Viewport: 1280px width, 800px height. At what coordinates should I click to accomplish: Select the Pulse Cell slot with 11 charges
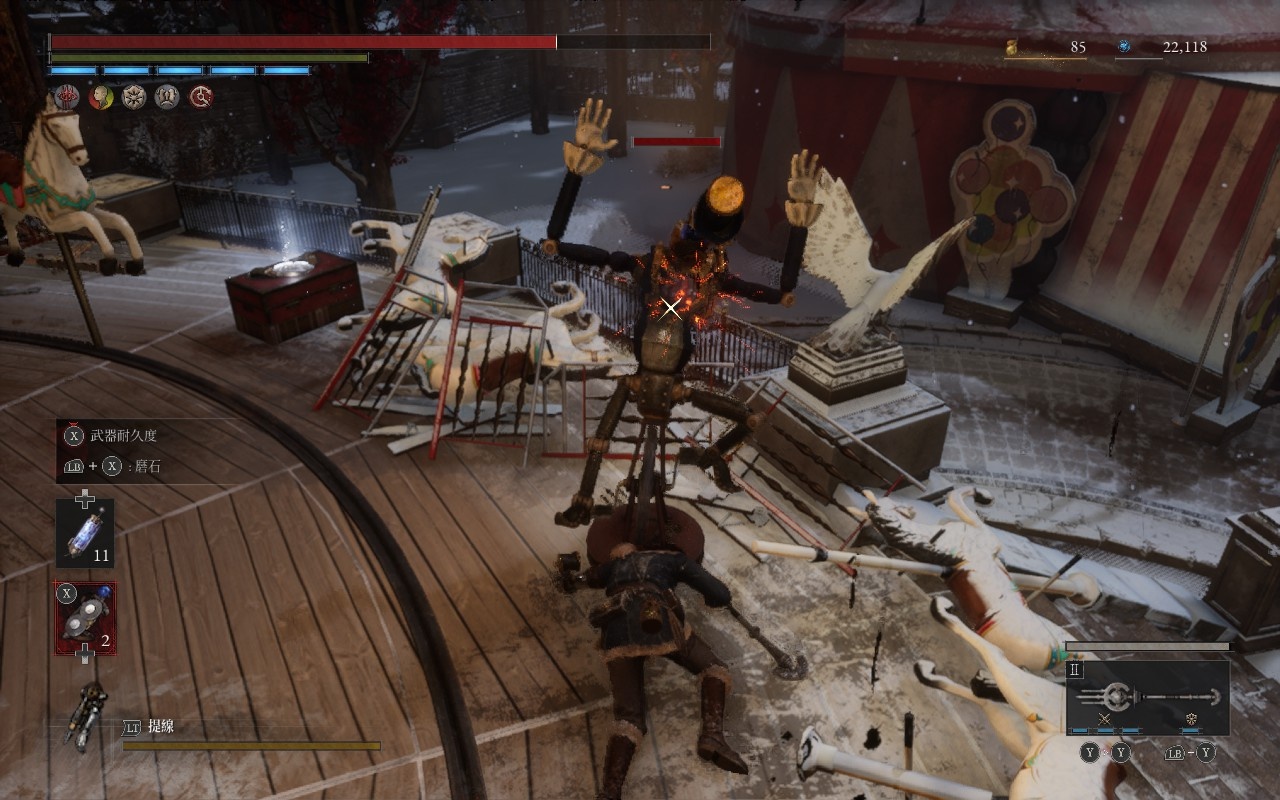pos(84,534)
